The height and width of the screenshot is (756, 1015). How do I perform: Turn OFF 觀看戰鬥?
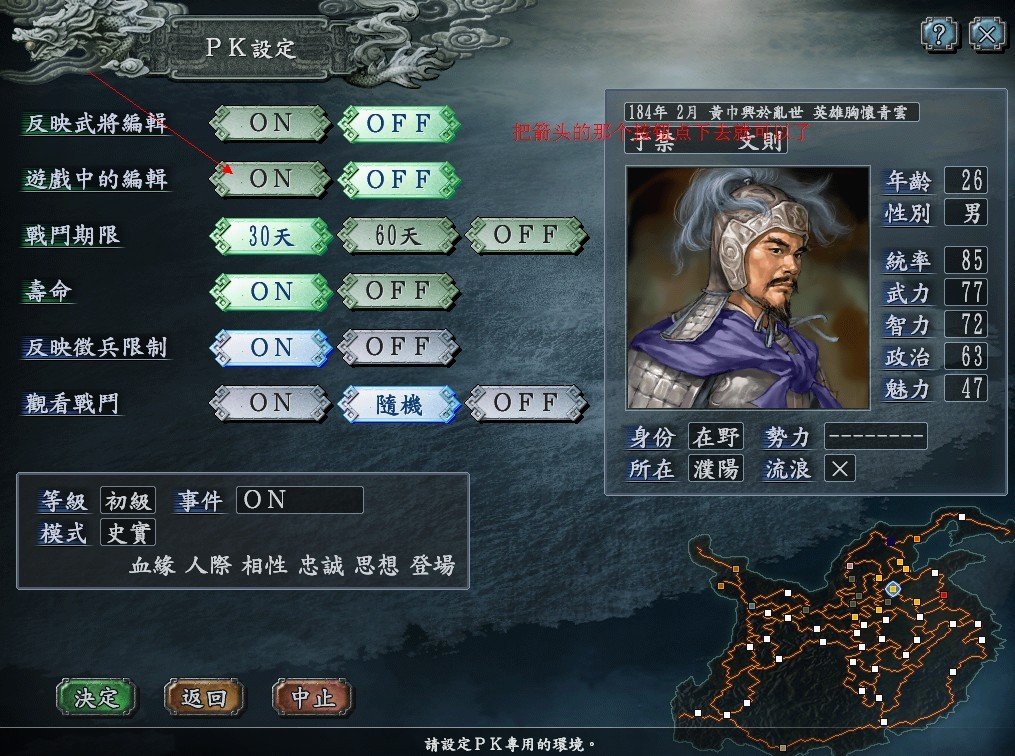point(526,404)
